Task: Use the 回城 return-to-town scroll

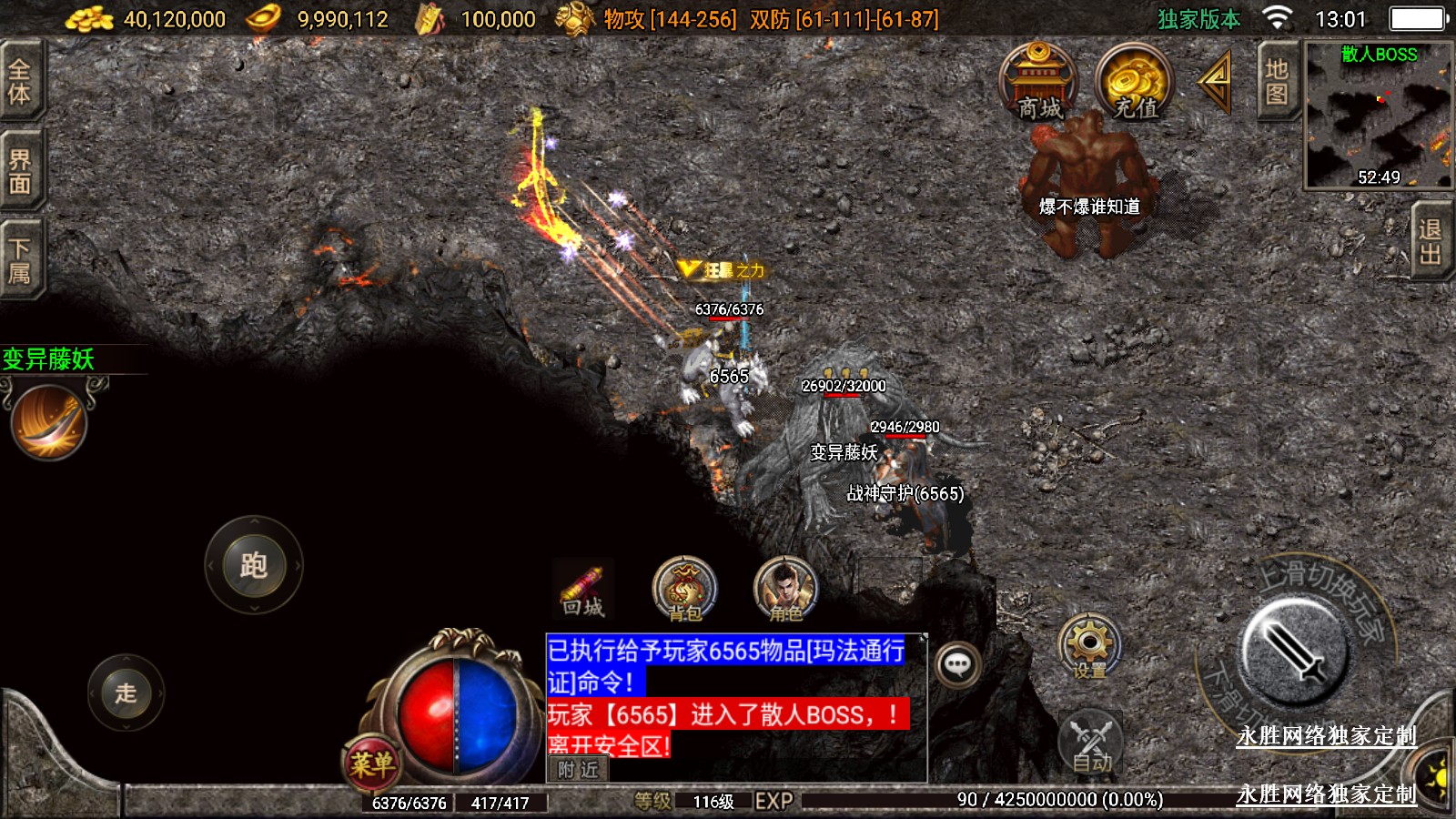Action: pyautogui.click(x=582, y=591)
